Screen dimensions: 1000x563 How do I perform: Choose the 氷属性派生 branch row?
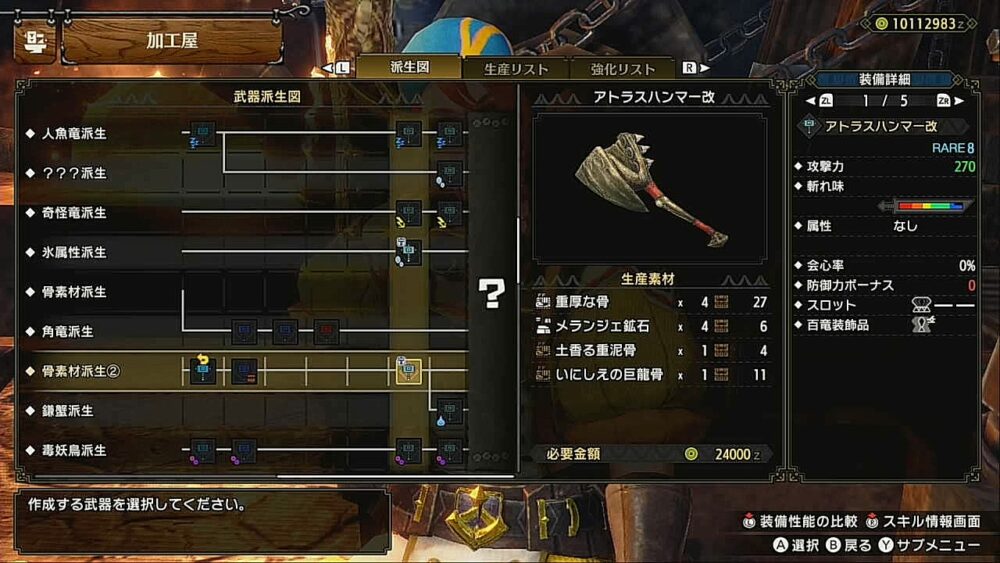tap(75, 252)
